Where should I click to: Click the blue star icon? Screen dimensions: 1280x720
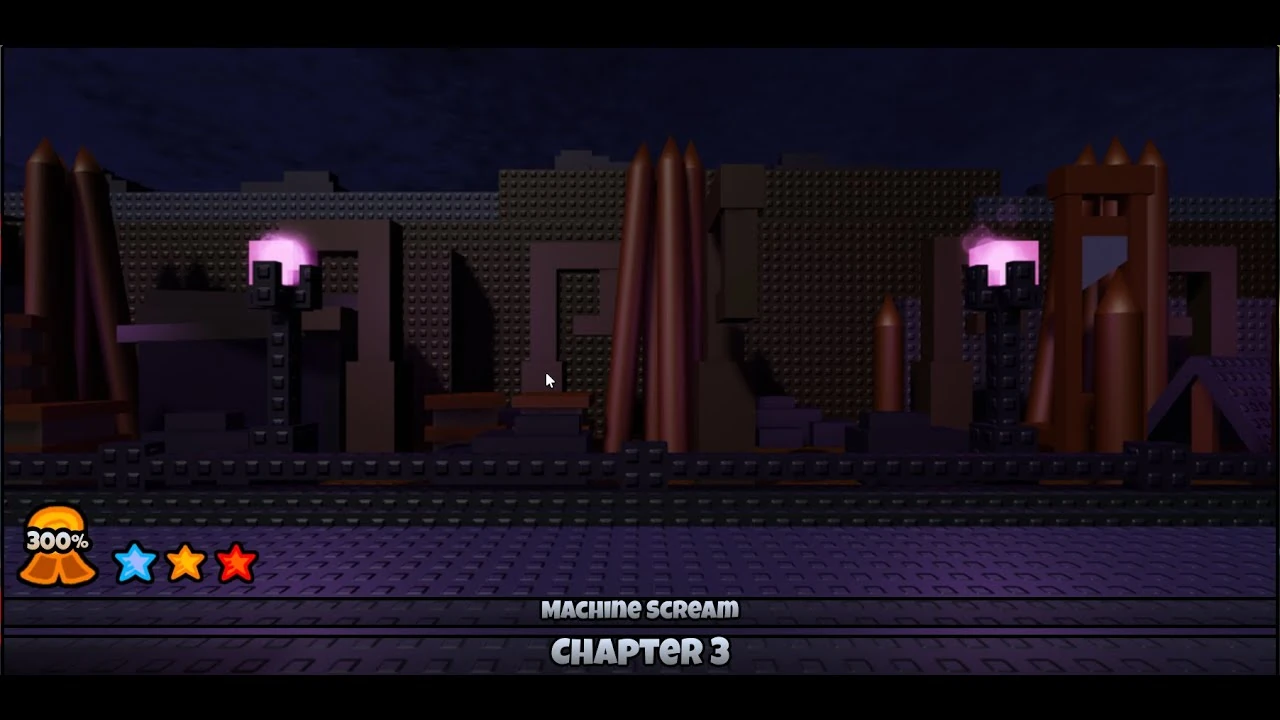pyautogui.click(x=136, y=563)
